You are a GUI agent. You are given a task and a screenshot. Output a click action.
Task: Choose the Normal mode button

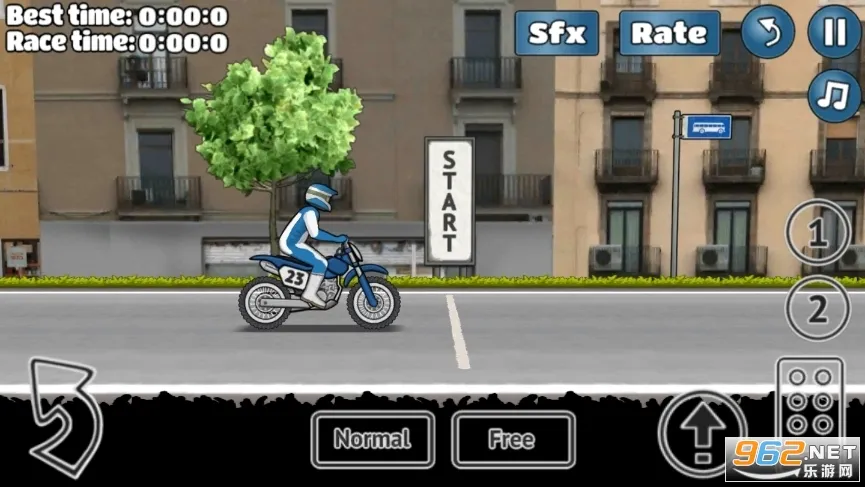[372, 439]
